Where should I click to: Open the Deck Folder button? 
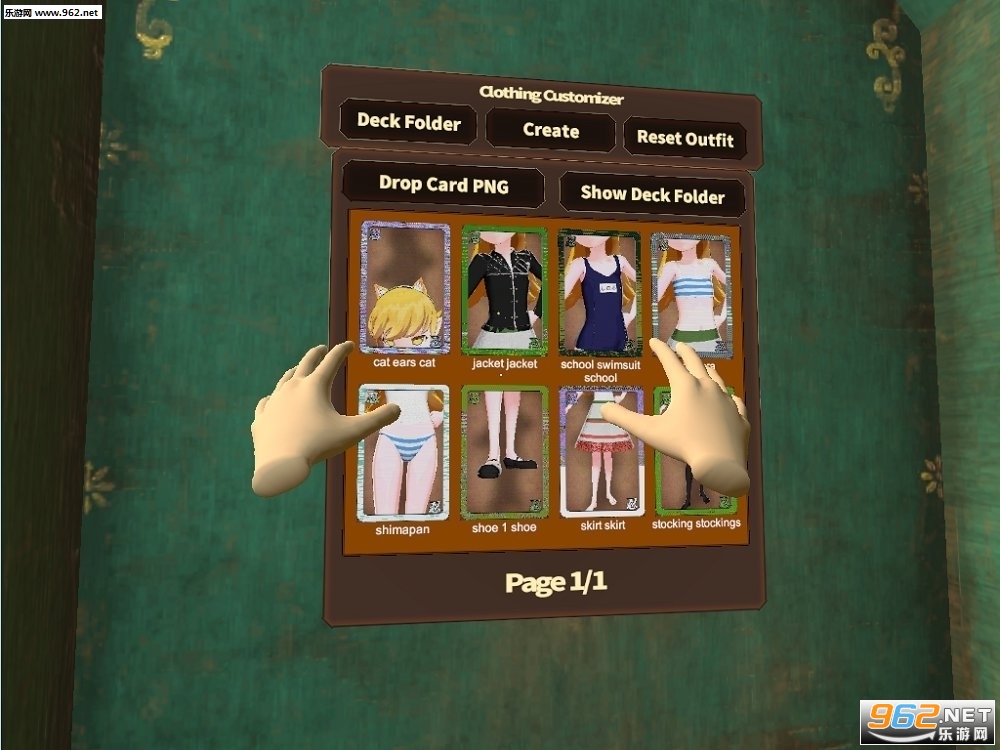point(408,123)
